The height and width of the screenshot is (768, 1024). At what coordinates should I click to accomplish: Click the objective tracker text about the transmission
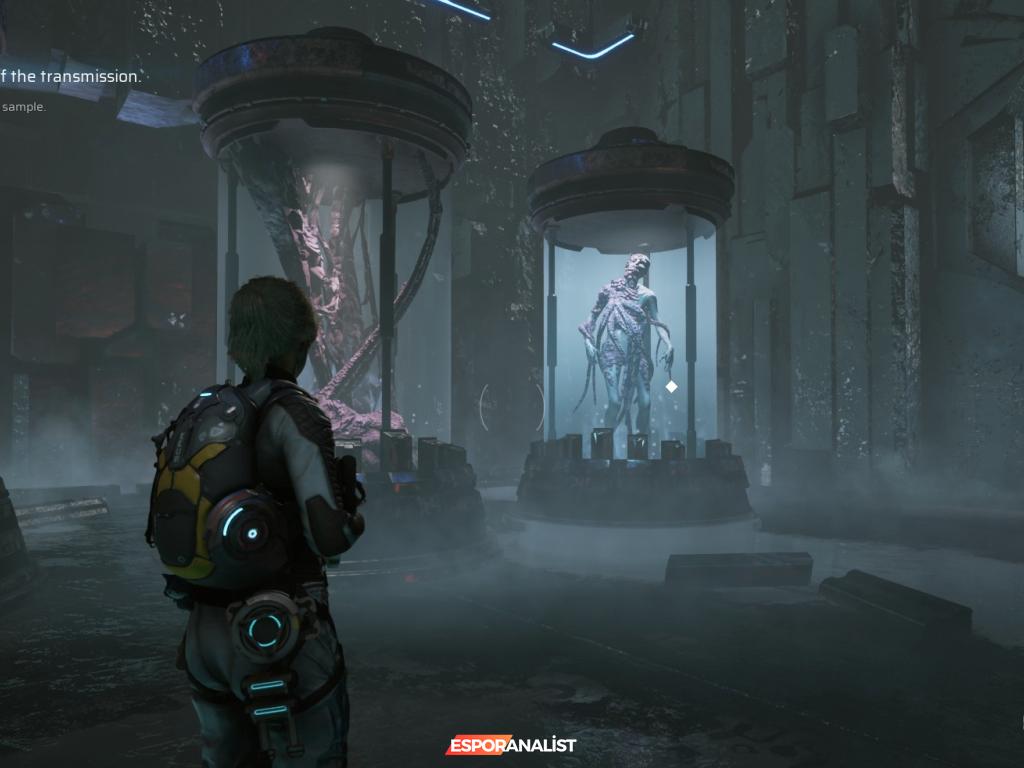70,76
